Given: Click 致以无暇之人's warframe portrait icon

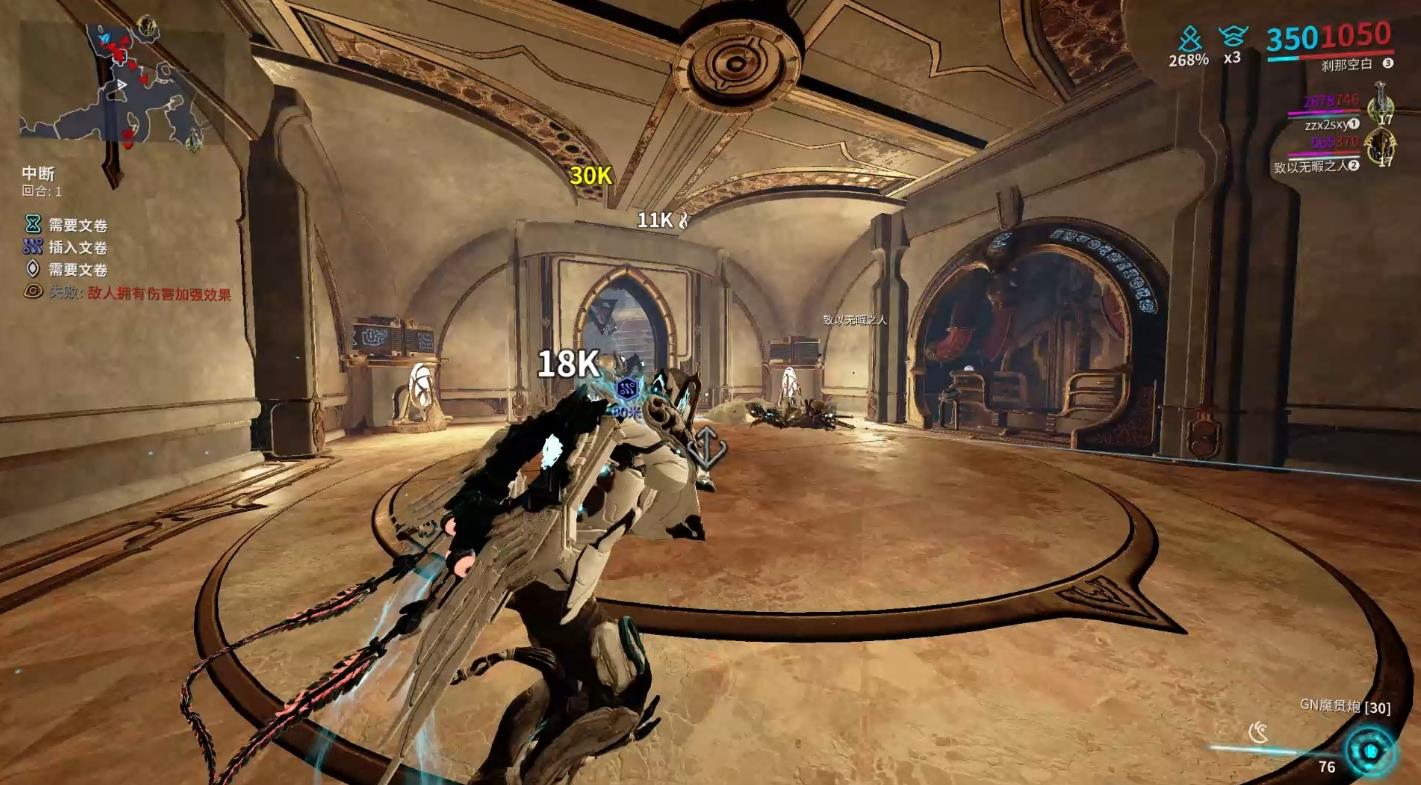Looking at the screenshot, I should point(1382,146).
